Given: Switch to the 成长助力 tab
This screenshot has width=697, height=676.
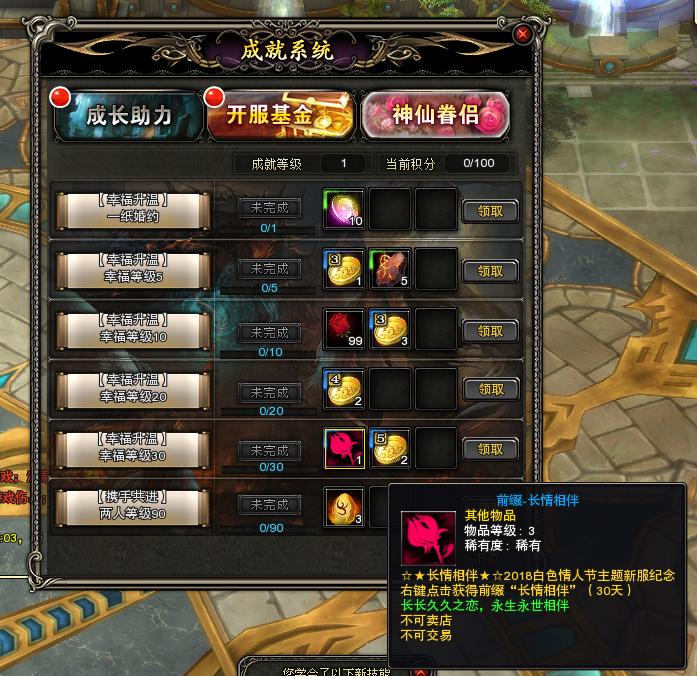Looking at the screenshot, I should 128,115.
